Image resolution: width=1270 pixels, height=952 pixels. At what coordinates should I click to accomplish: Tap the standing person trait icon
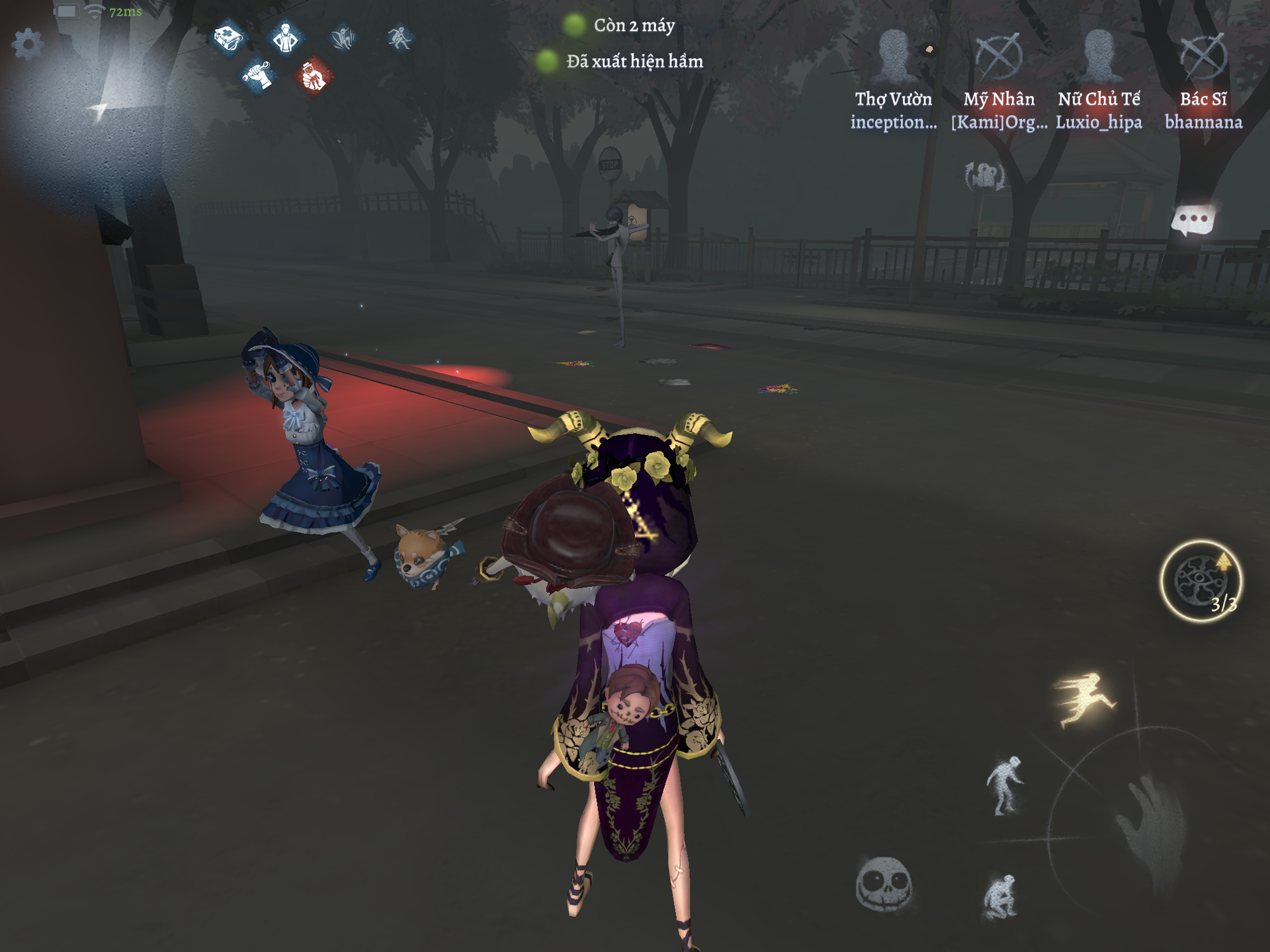point(286,38)
